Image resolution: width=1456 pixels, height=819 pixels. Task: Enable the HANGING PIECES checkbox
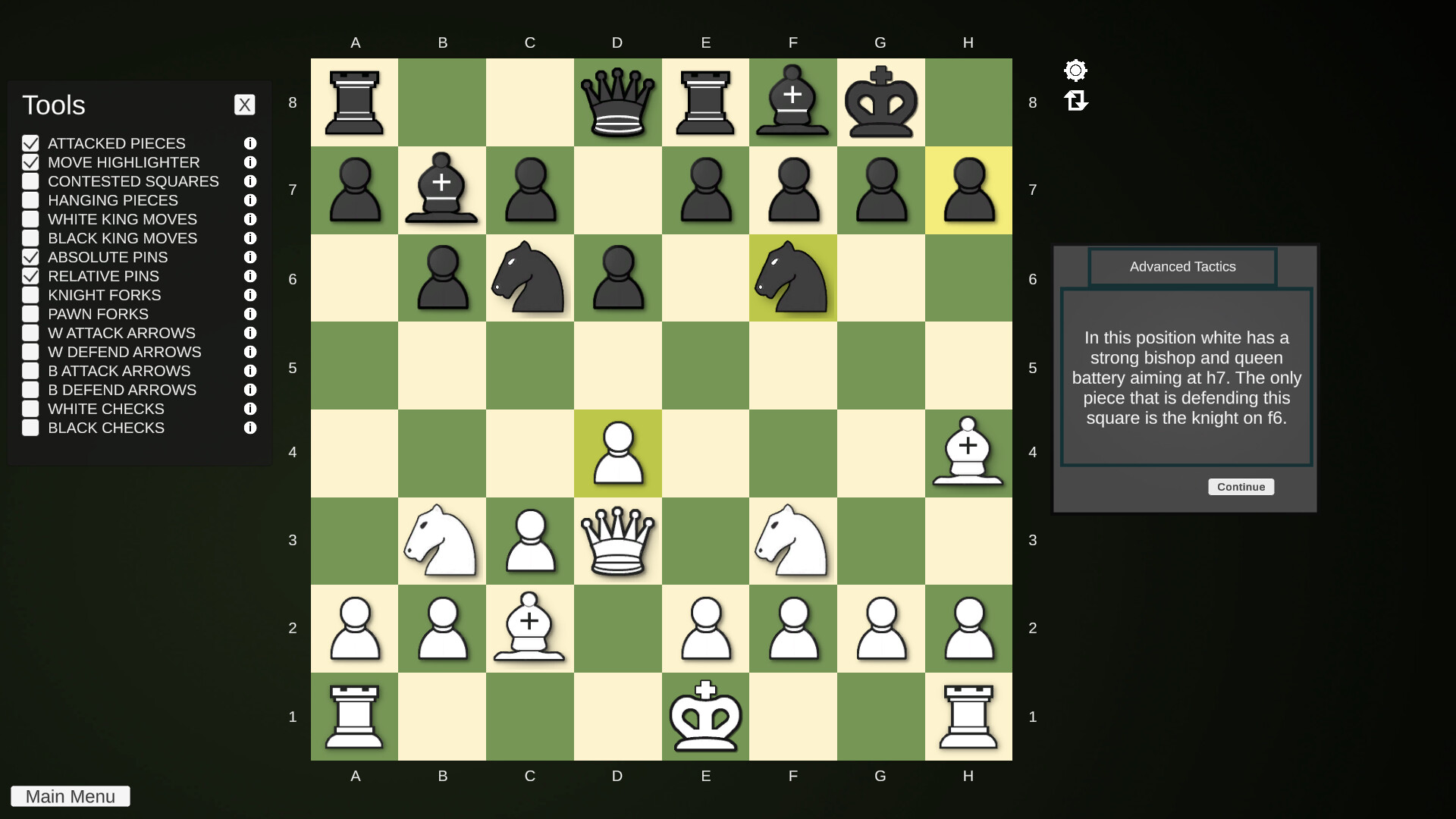tap(30, 200)
